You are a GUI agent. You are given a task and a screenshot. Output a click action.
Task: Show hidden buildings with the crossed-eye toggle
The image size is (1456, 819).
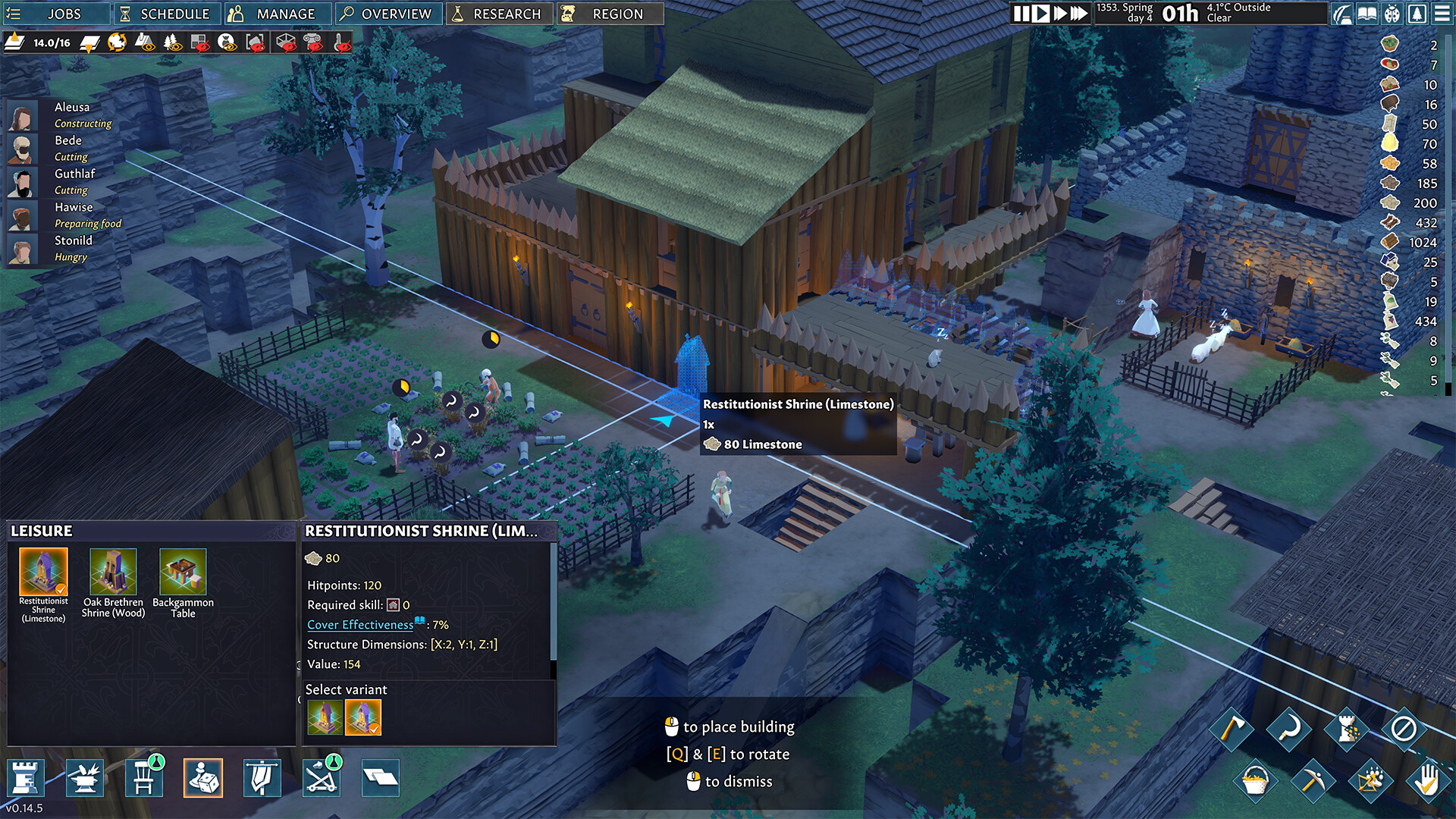click(199, 42)
